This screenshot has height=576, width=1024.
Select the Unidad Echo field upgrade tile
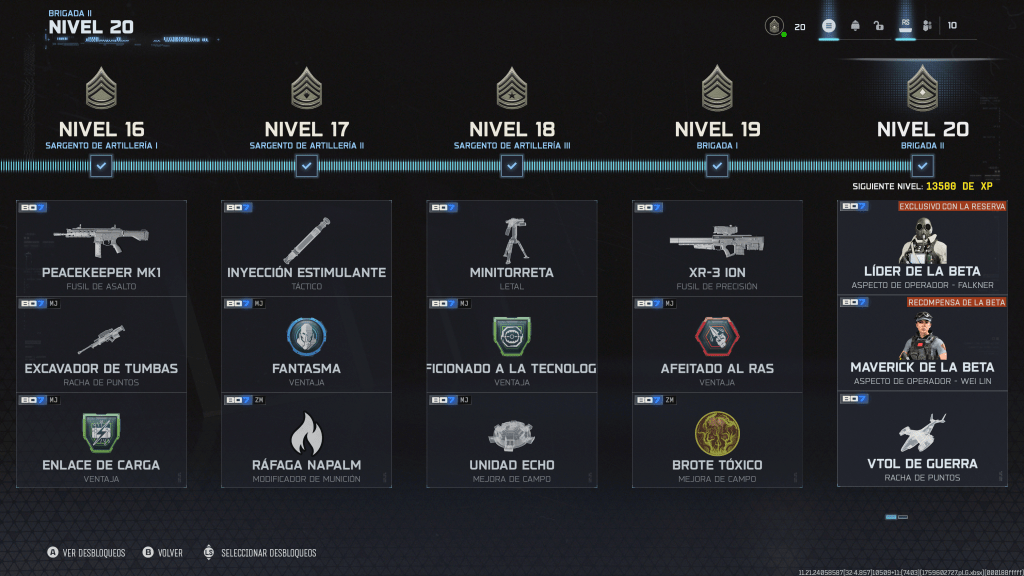(x=511, y=440)
